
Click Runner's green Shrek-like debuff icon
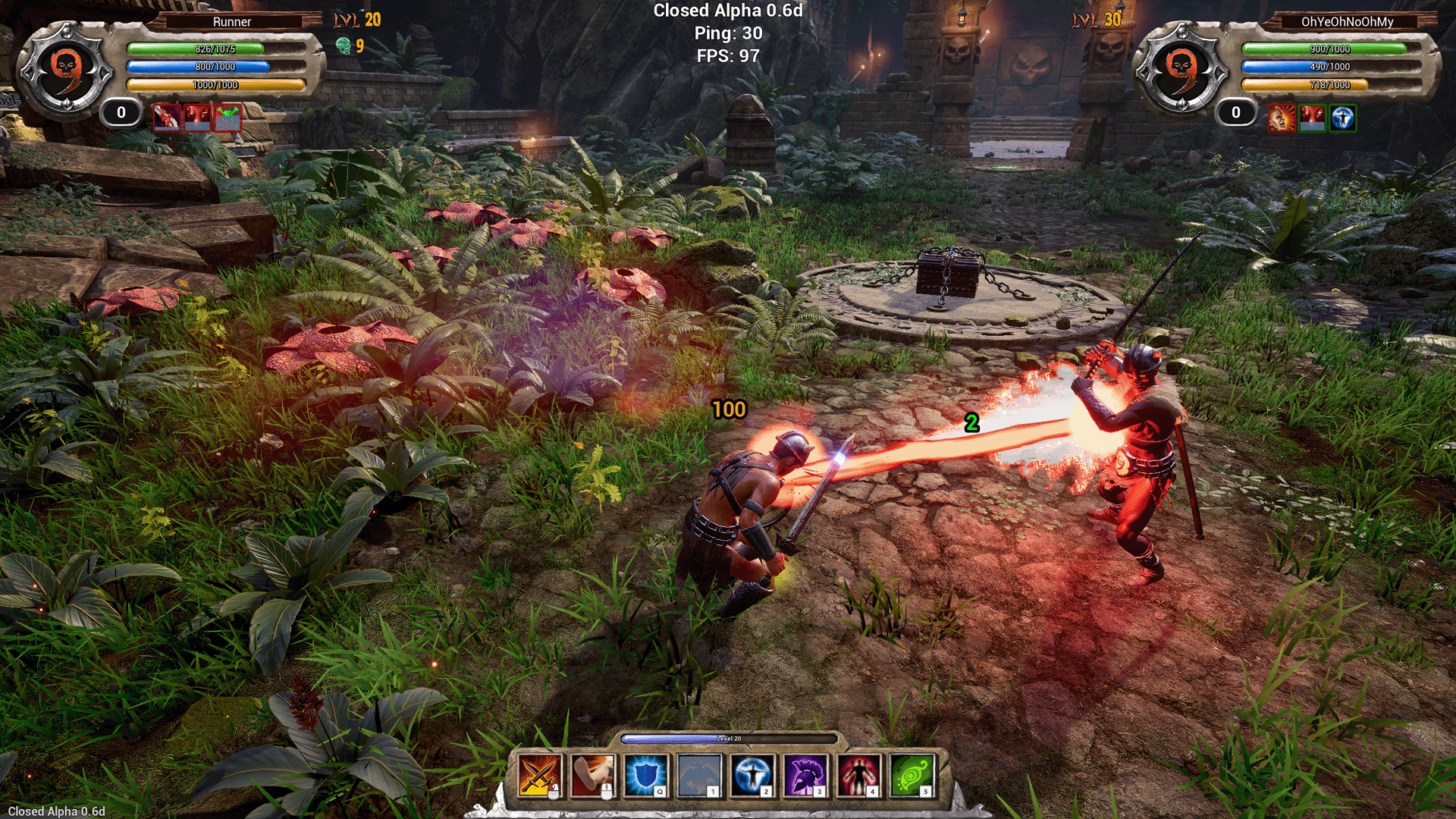pyautogui.click(x=229, y=118)
